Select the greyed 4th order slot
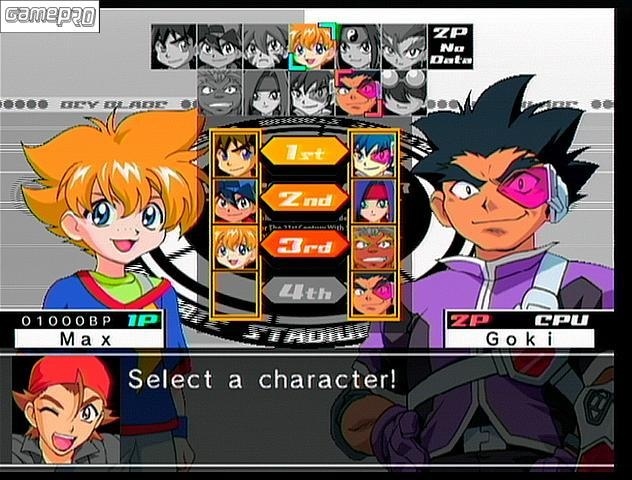Viewport: 632px width, 480px height. (x=304, y=292)
